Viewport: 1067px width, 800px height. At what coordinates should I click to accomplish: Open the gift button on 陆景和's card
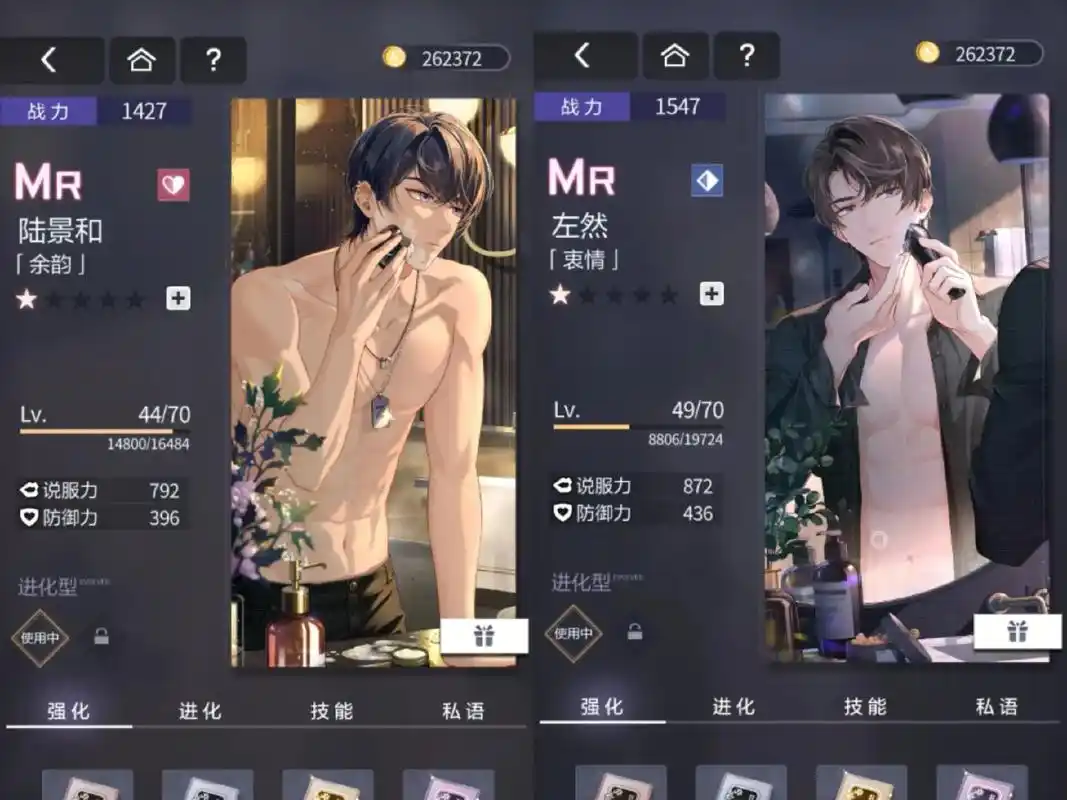484,636
